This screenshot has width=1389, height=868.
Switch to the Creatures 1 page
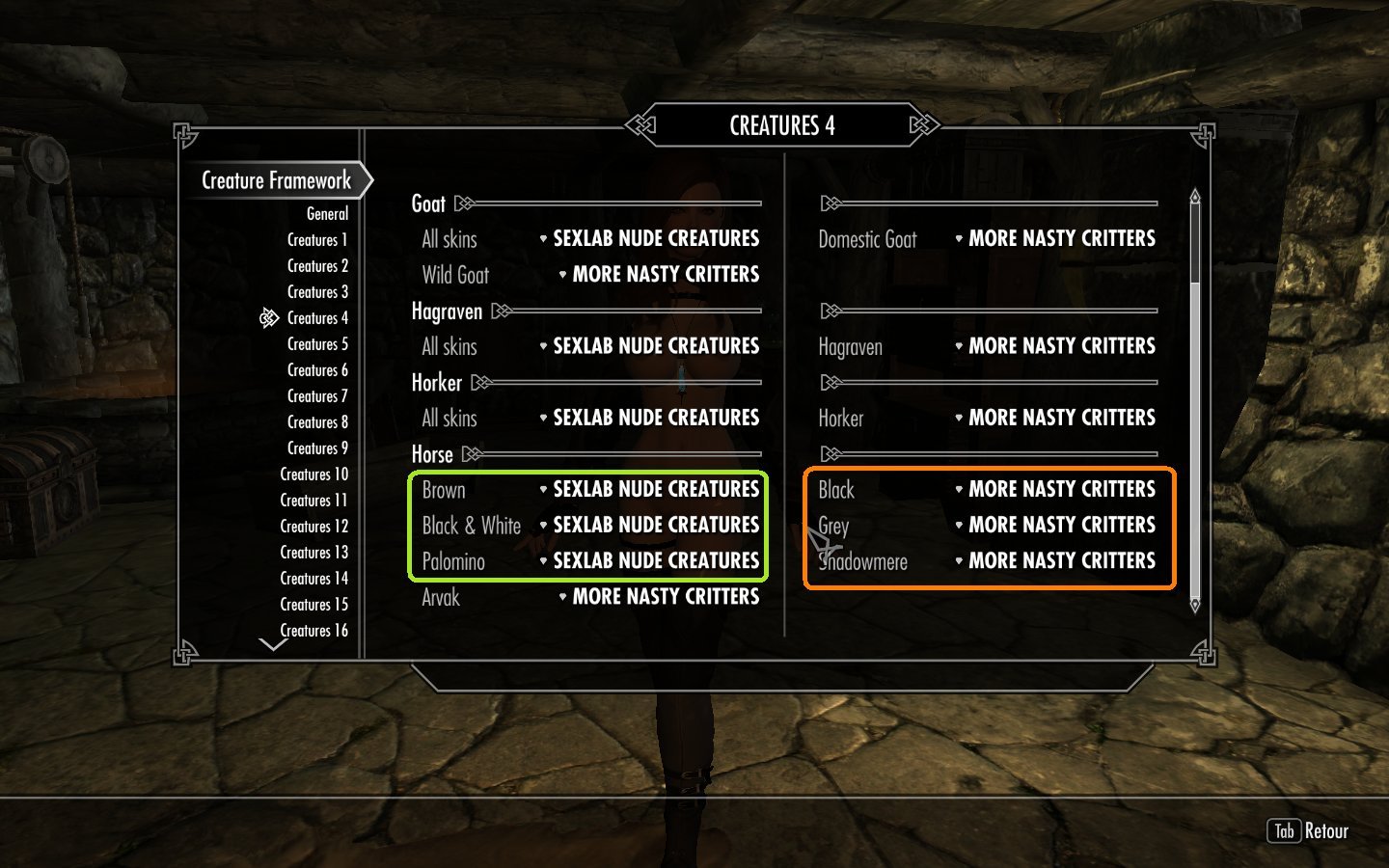click(x=317, y=240)
